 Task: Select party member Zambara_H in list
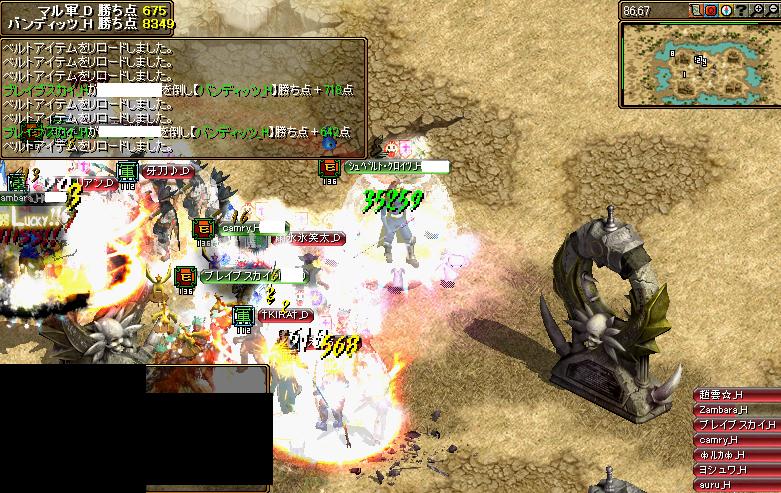(736, 410)
